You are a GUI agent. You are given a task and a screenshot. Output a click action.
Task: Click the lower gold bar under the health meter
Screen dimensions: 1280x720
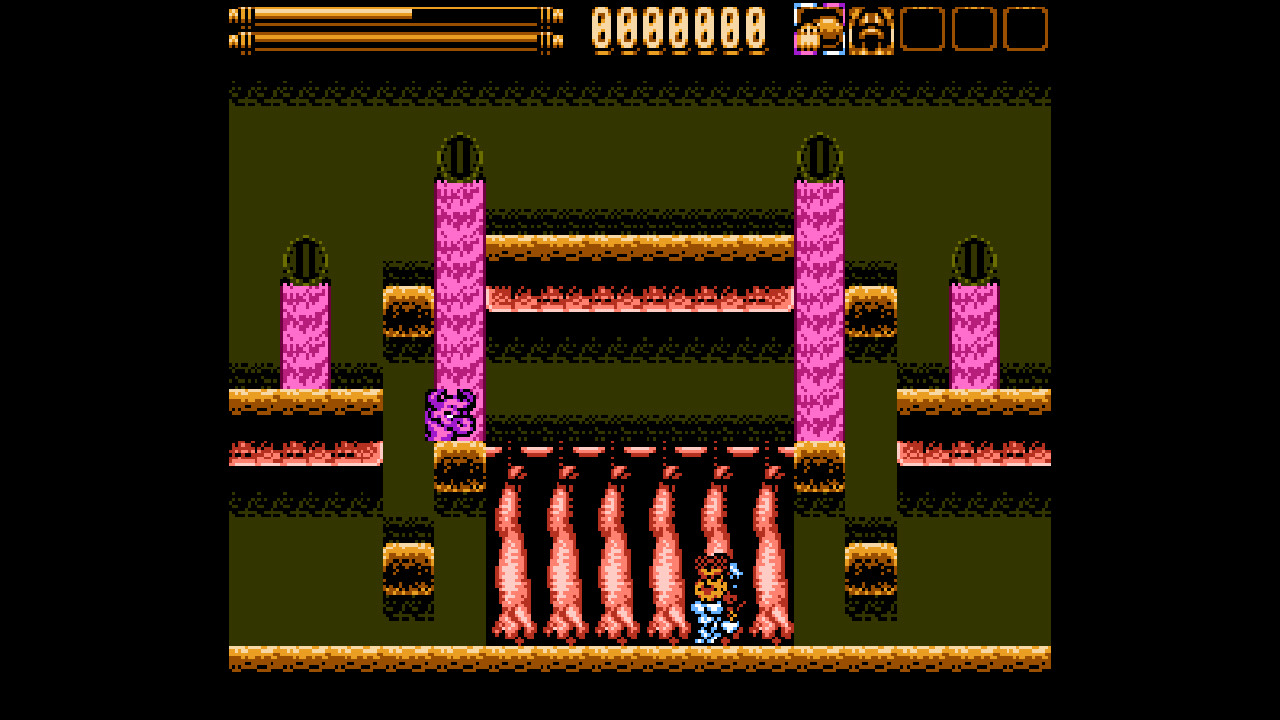coord(390,42)
